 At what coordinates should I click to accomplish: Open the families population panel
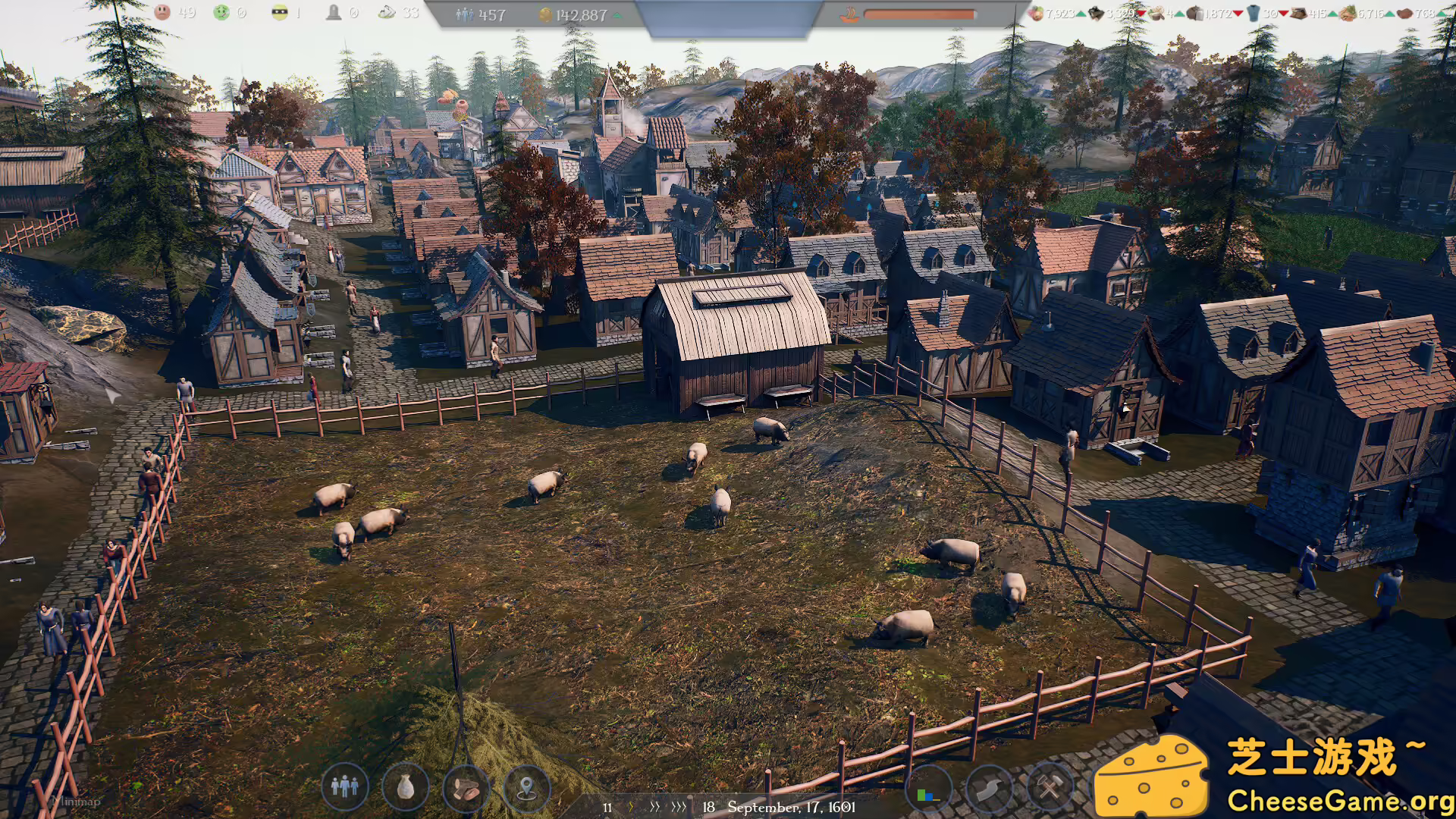[x=344, y=789]
